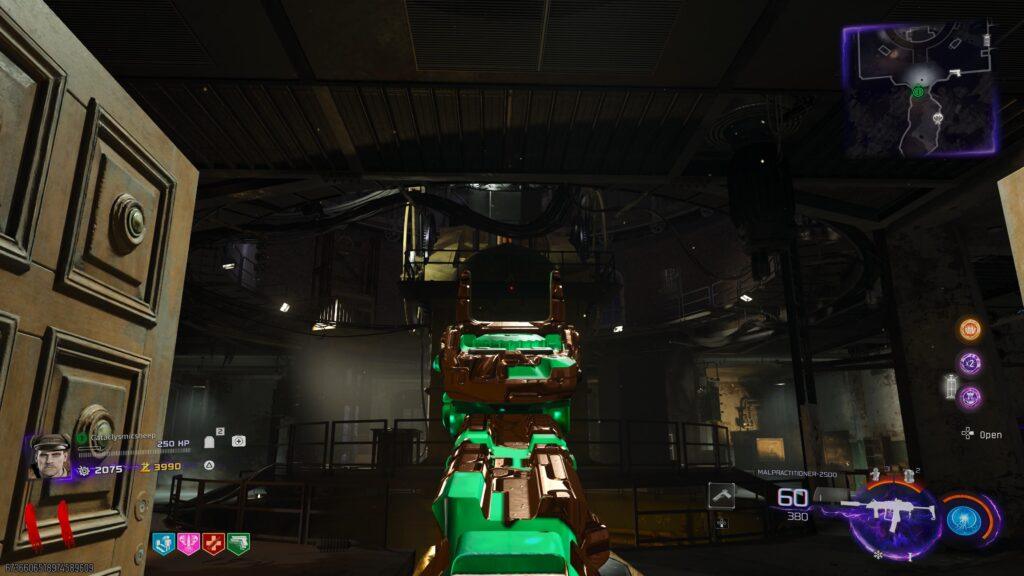Click the medkit icon beside health
The height and width of the screenshot is (576, 1024).
pos(238,441)
